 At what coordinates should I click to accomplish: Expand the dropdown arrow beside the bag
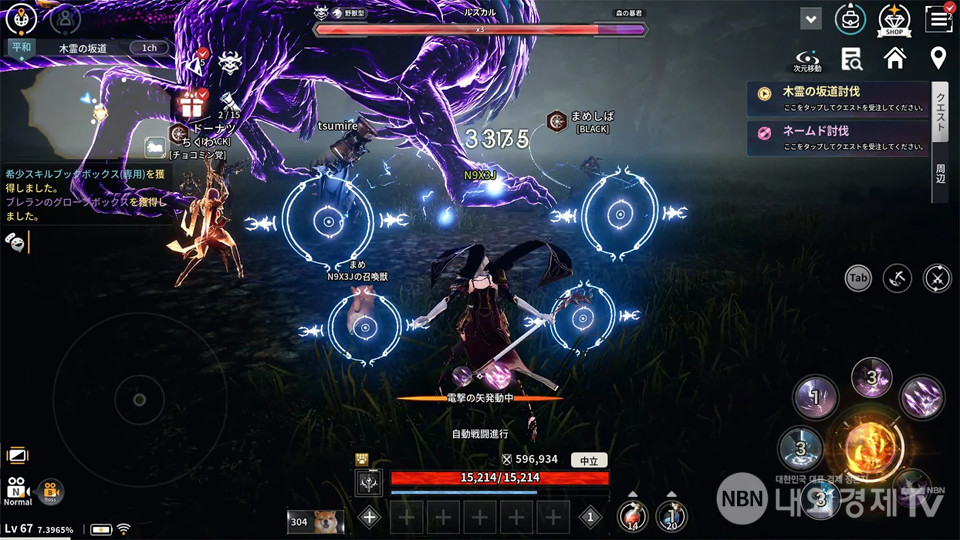(x=811, y=19)
